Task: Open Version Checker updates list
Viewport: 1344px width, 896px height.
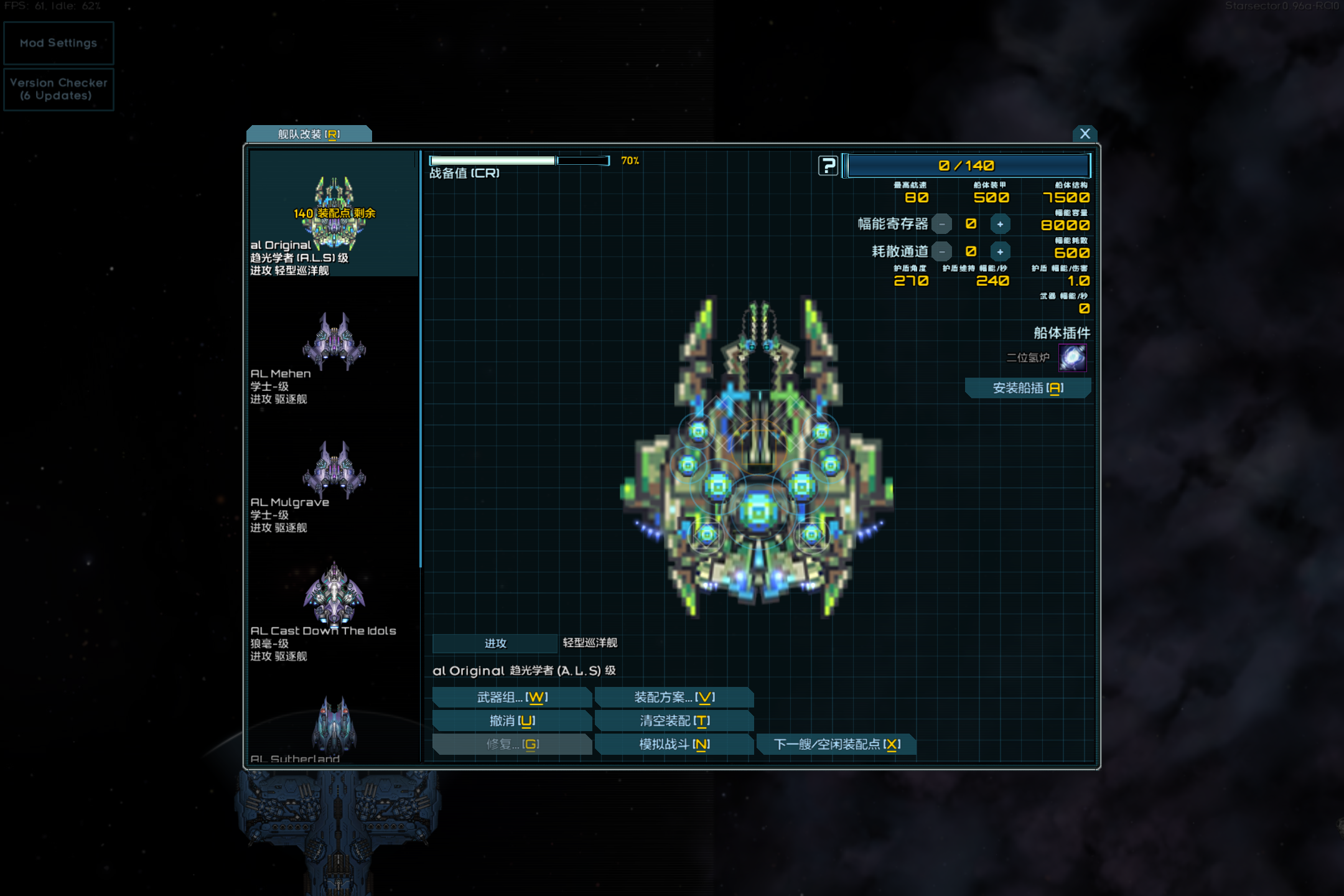Action: click(x=58, y=90)
